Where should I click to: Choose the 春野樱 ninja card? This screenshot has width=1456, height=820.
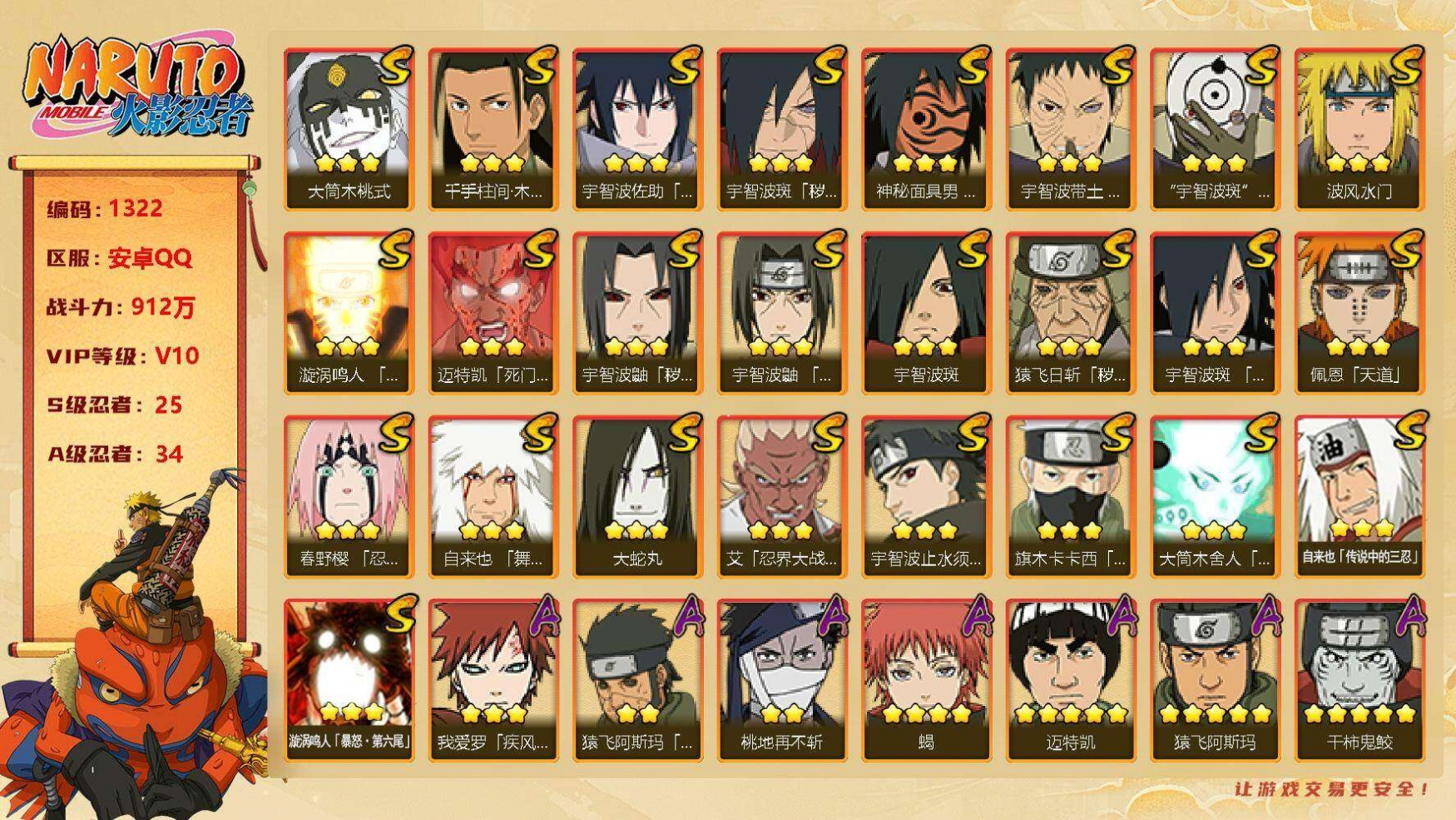click(349, 495)
